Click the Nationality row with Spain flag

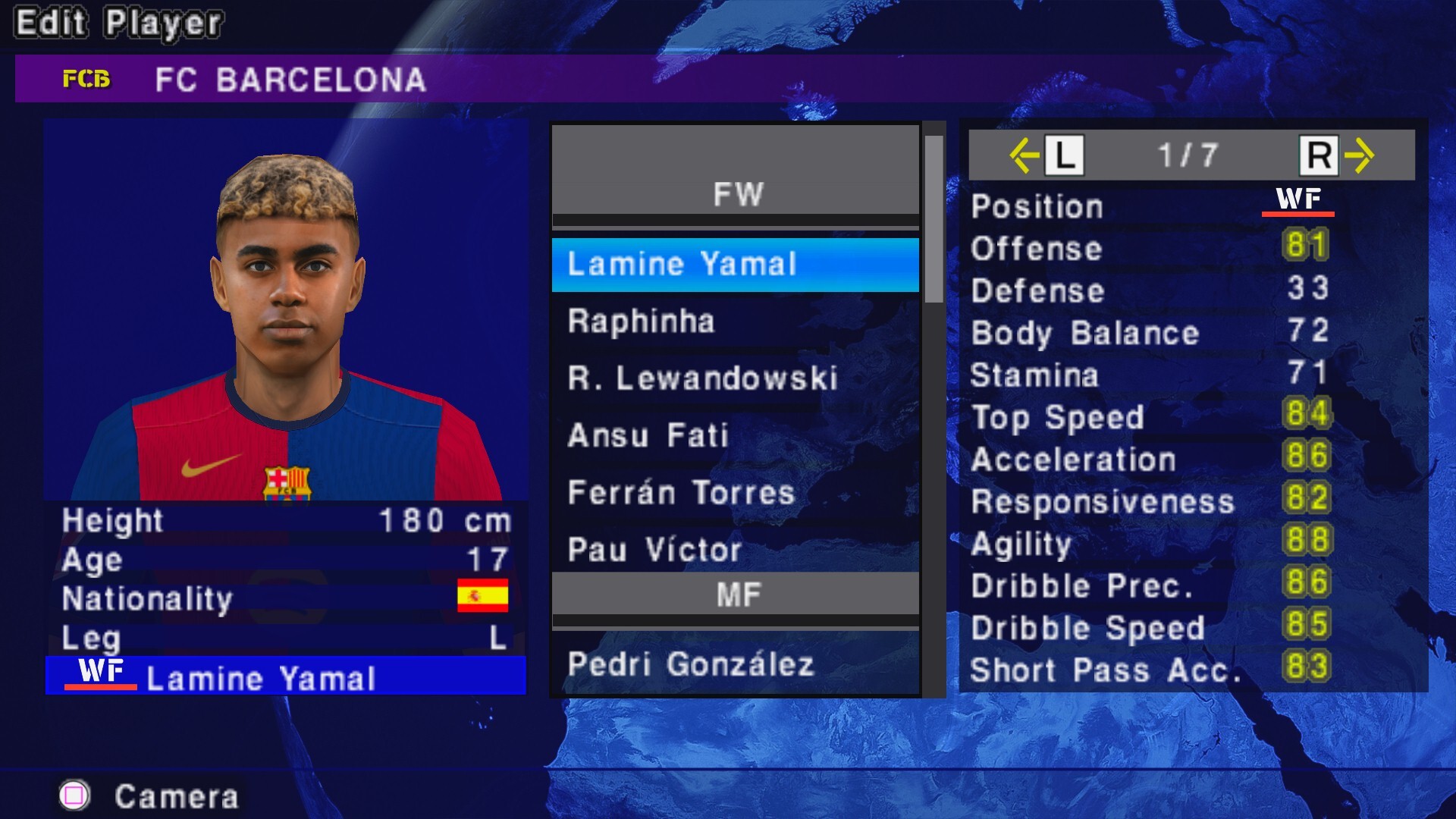point(285,598)
